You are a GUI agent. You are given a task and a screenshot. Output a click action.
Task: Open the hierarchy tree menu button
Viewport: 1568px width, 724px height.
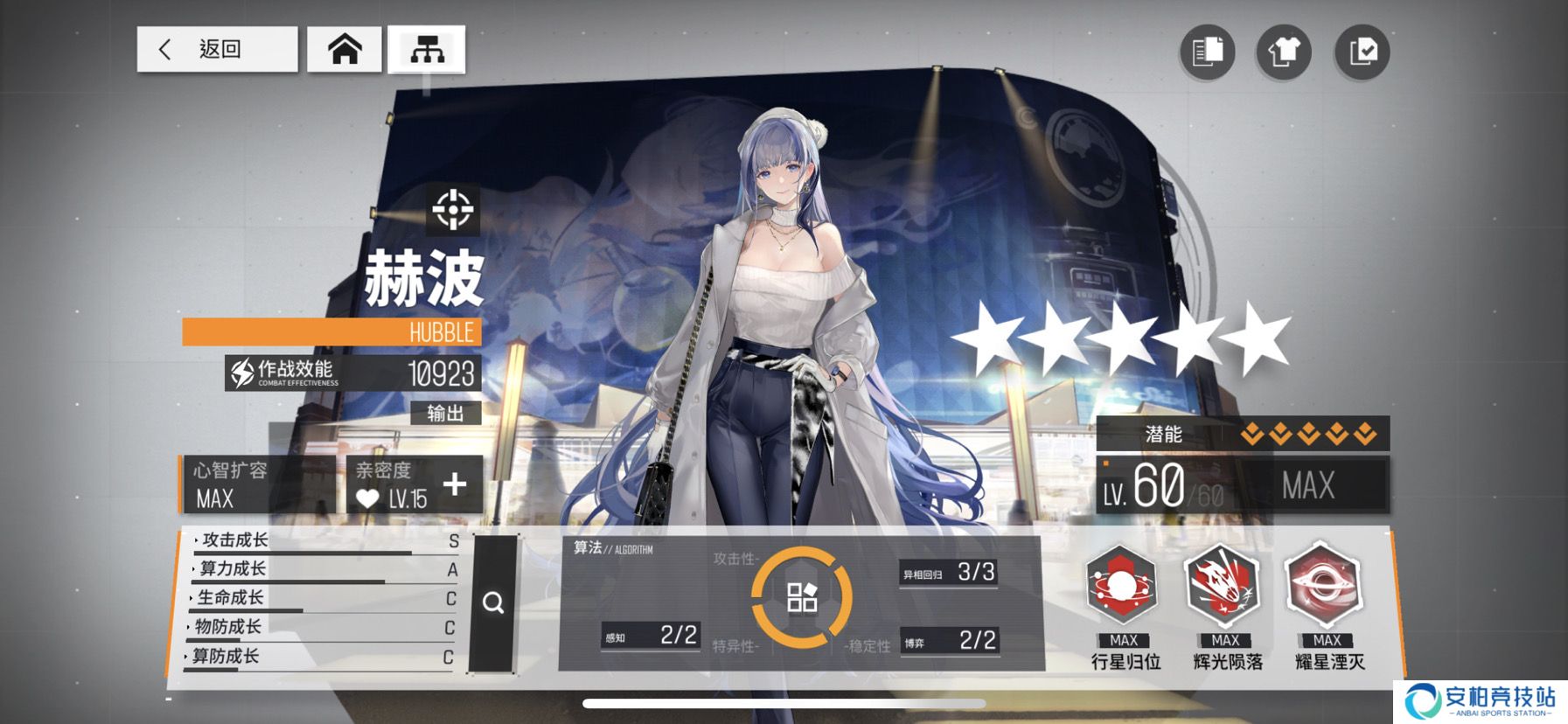tap(427, 49)
